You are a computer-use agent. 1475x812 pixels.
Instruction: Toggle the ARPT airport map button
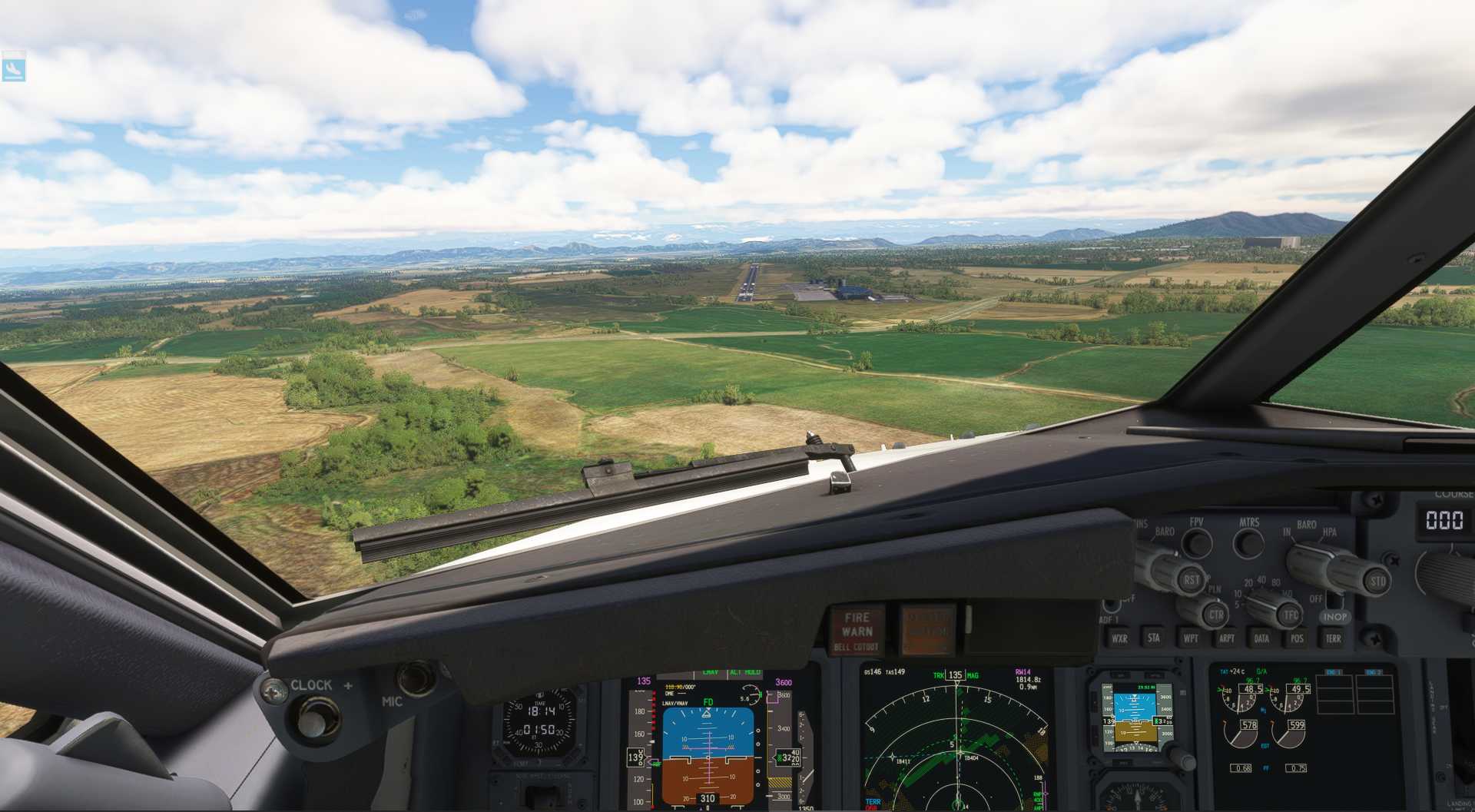[1227, 638]
